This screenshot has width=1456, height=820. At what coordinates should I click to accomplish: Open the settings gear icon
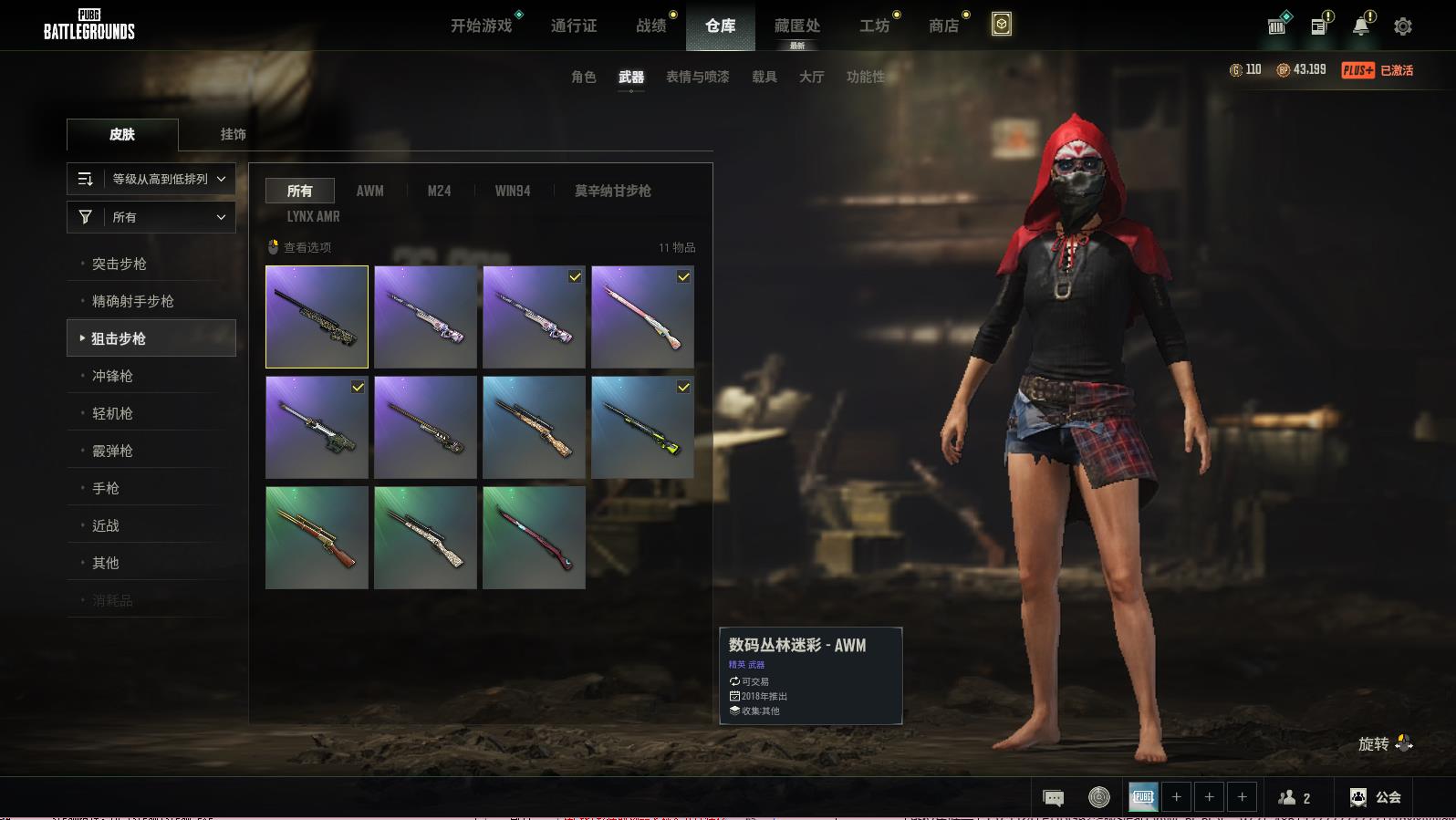[1403, 26]
